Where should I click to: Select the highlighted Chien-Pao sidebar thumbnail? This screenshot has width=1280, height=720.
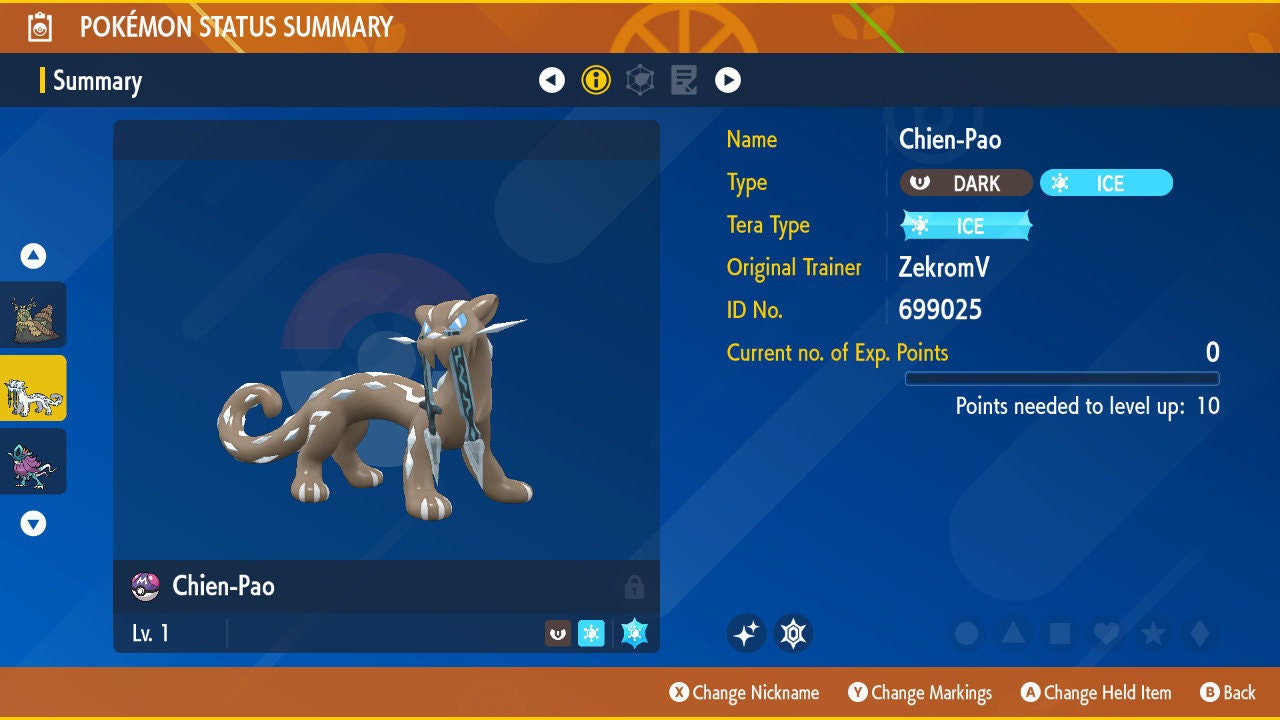[33, 389]
